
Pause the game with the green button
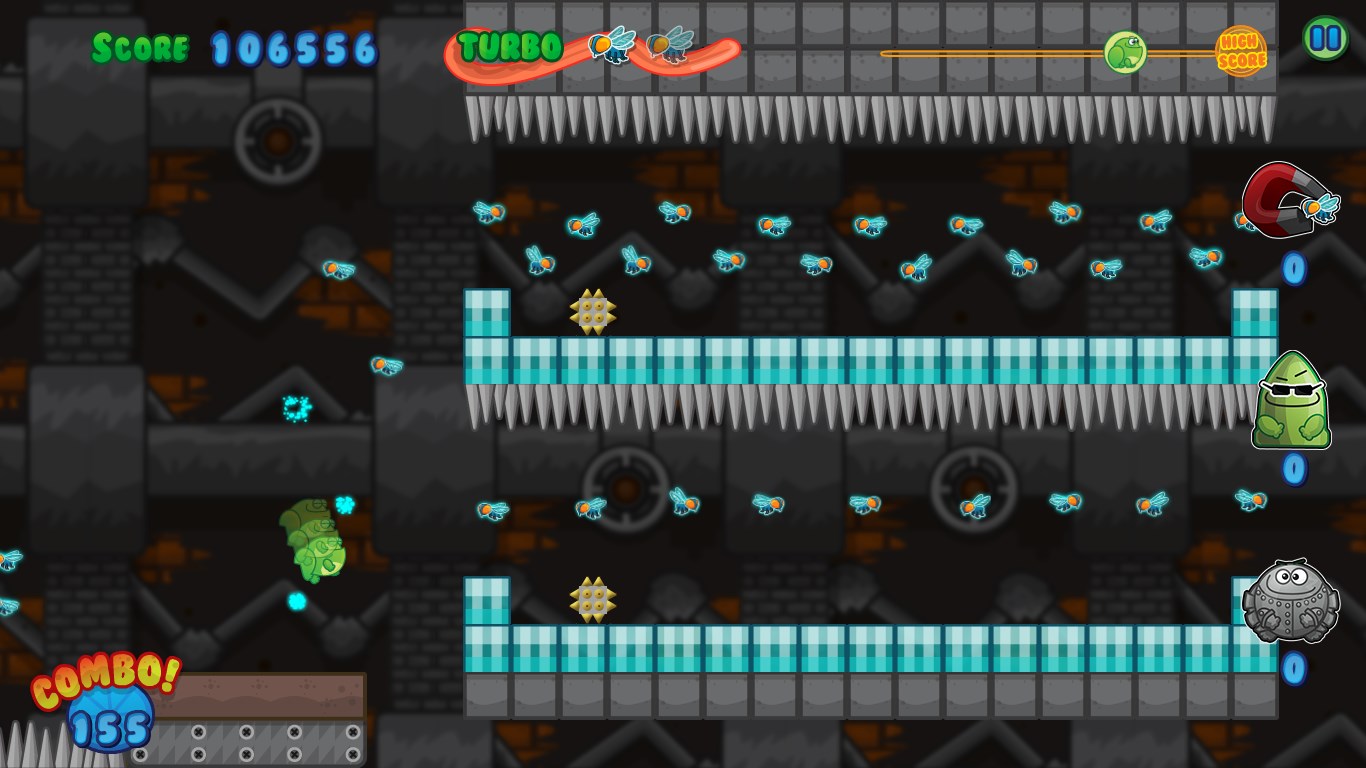pyautogui.click(x=1325, y=38)
